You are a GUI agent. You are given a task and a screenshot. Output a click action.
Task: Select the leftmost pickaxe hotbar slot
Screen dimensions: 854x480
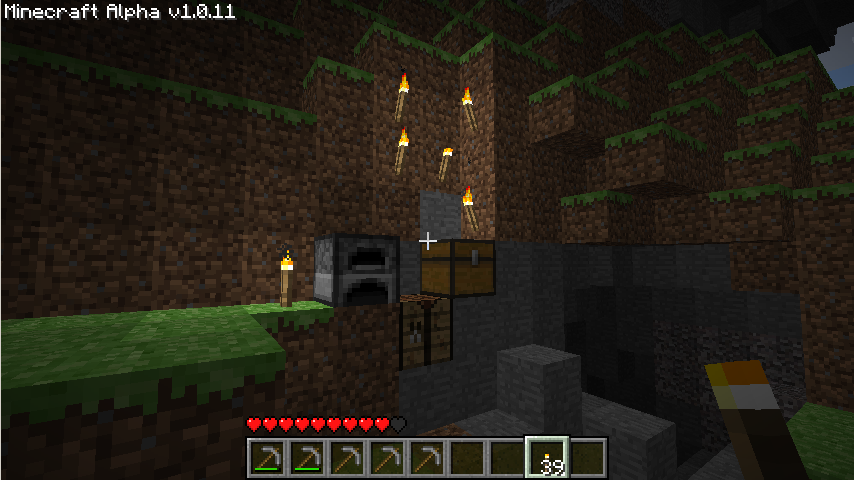click(267, 458)
